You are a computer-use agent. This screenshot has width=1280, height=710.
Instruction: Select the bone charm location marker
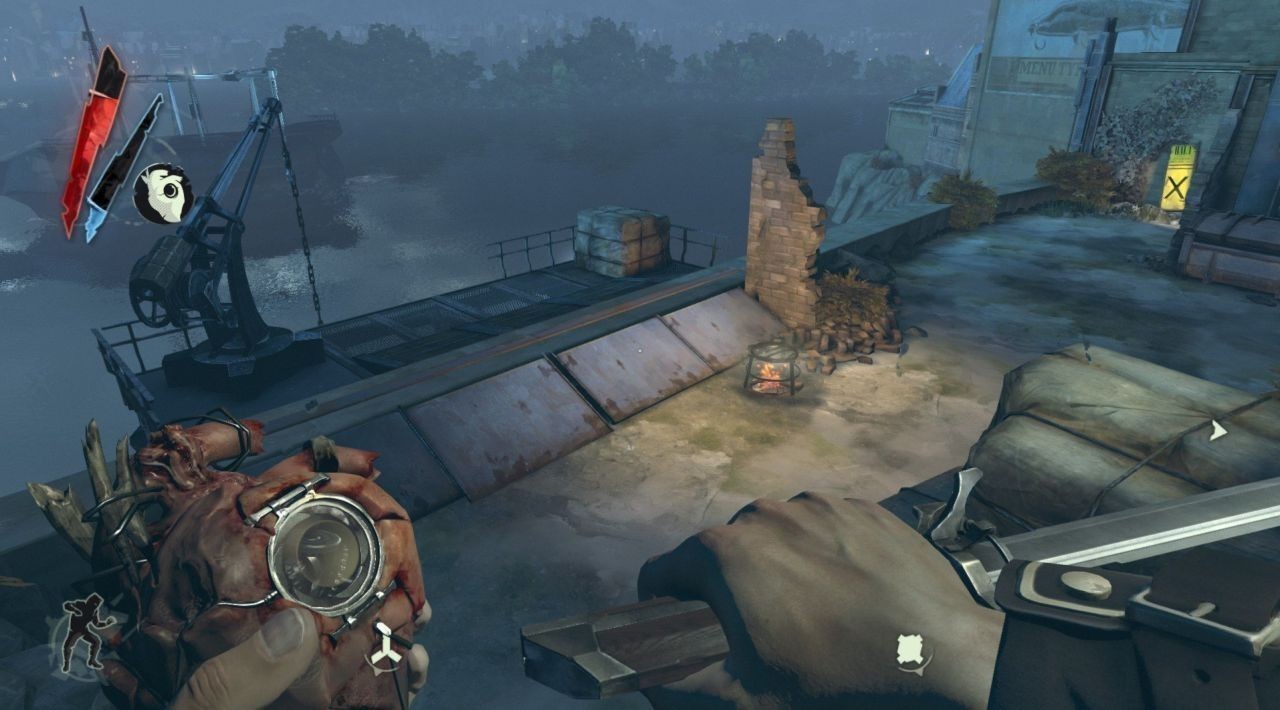pyautogui.click(x=912, y=651)
